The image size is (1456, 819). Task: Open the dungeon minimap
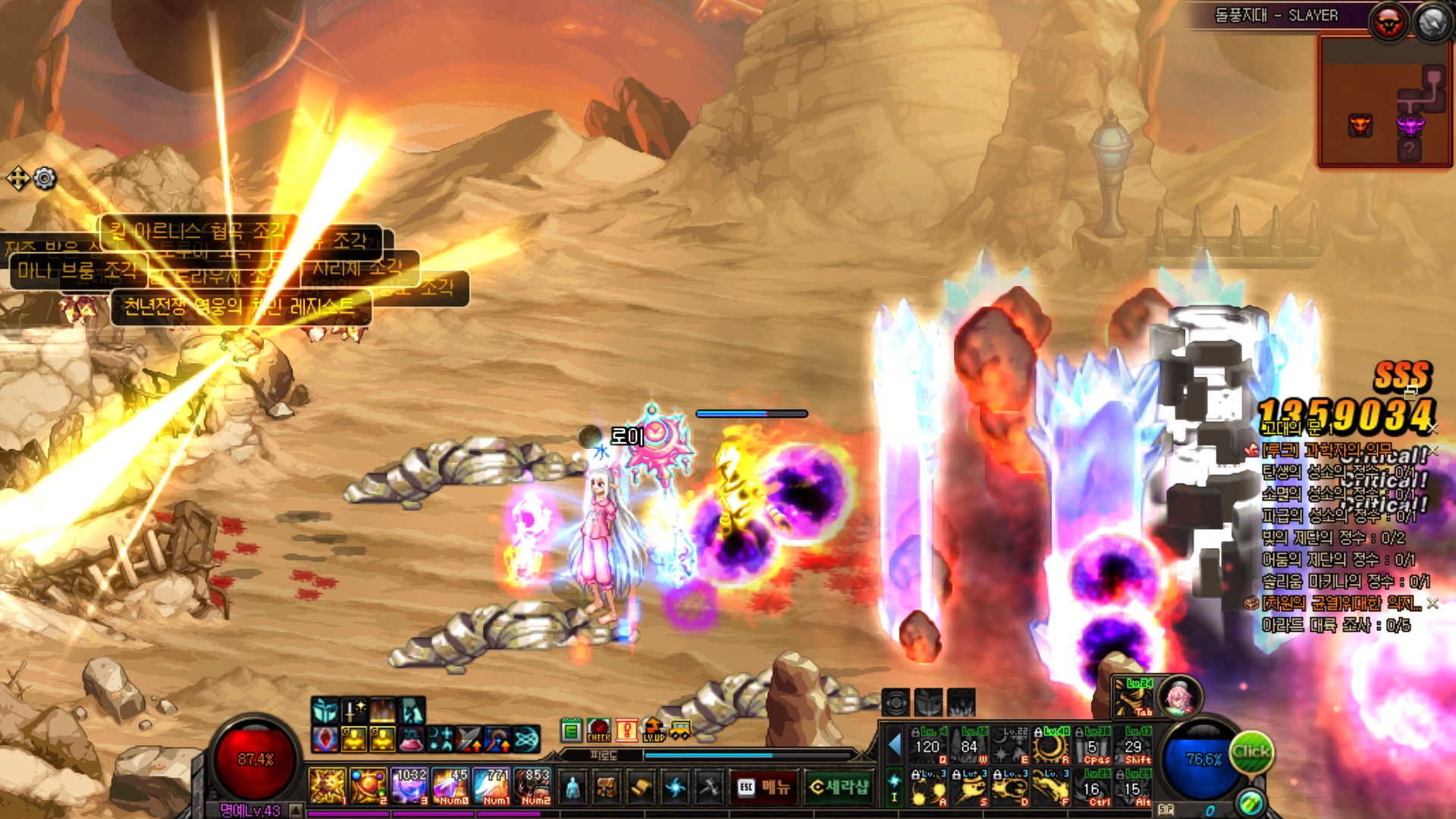(1385, 101)
